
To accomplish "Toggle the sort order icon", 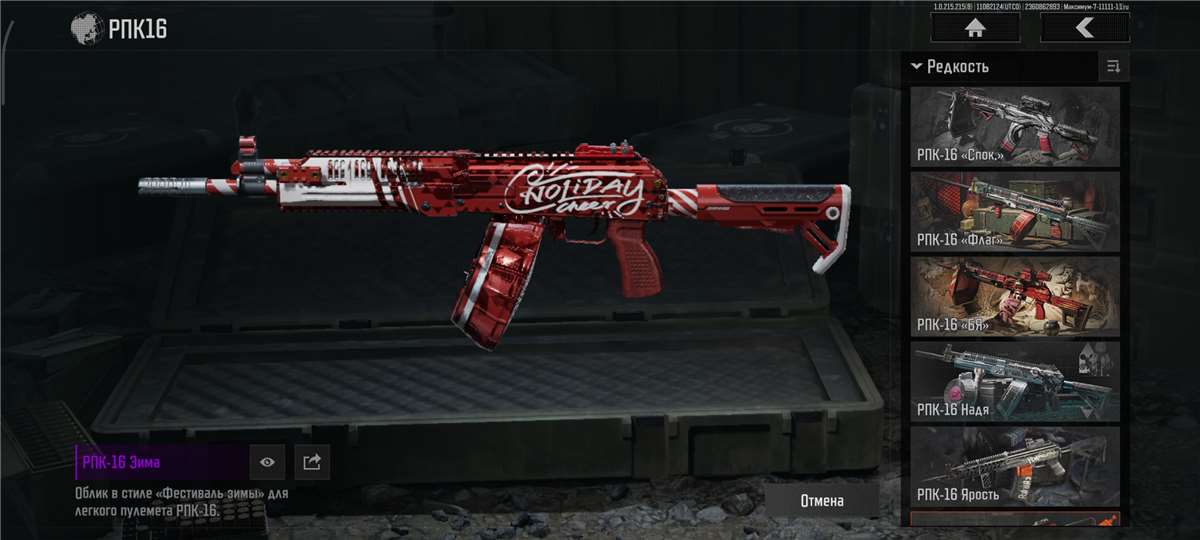I will [1113, 67].
